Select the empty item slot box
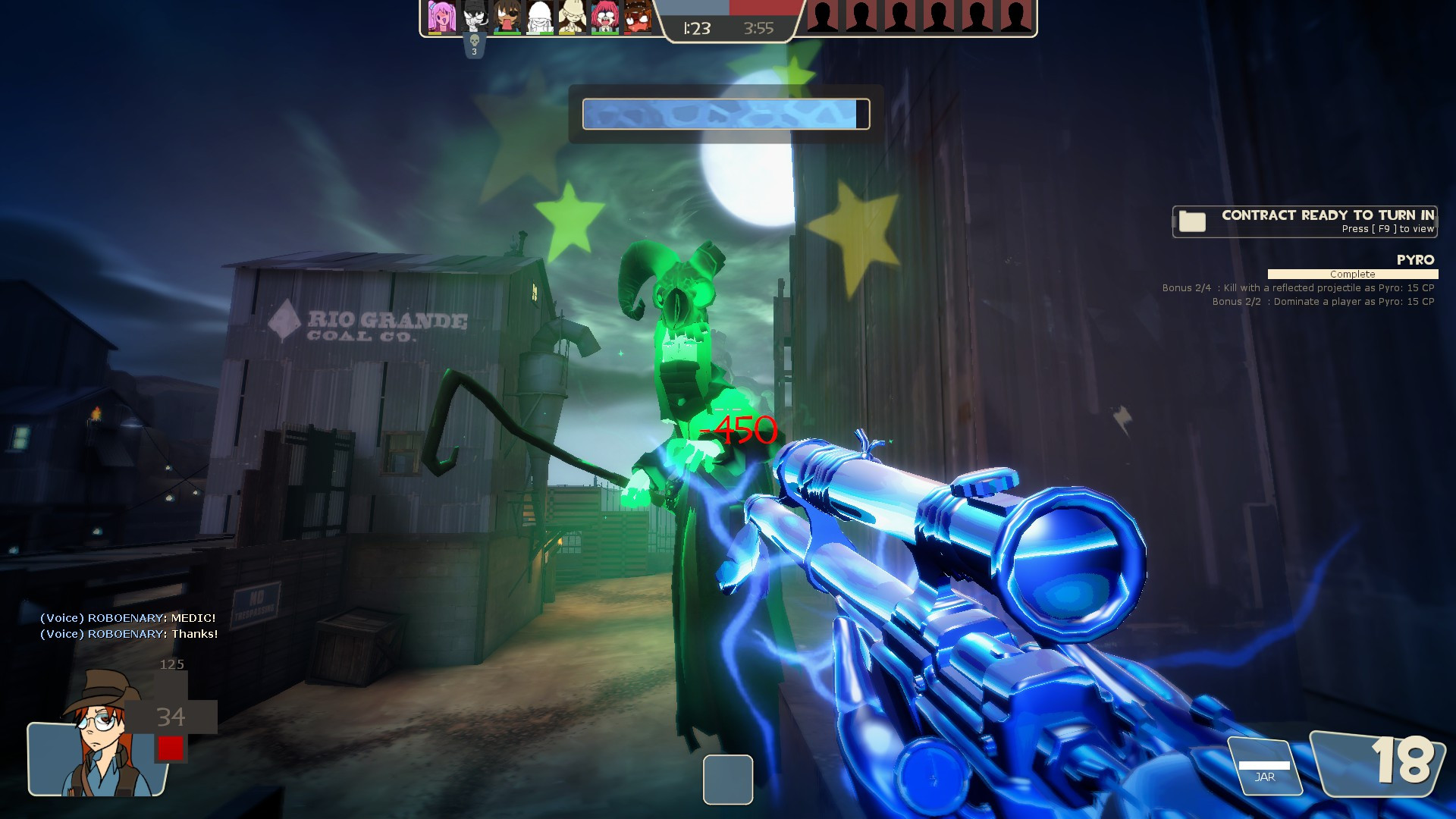The image size is (1456, 819). [727, 779]
